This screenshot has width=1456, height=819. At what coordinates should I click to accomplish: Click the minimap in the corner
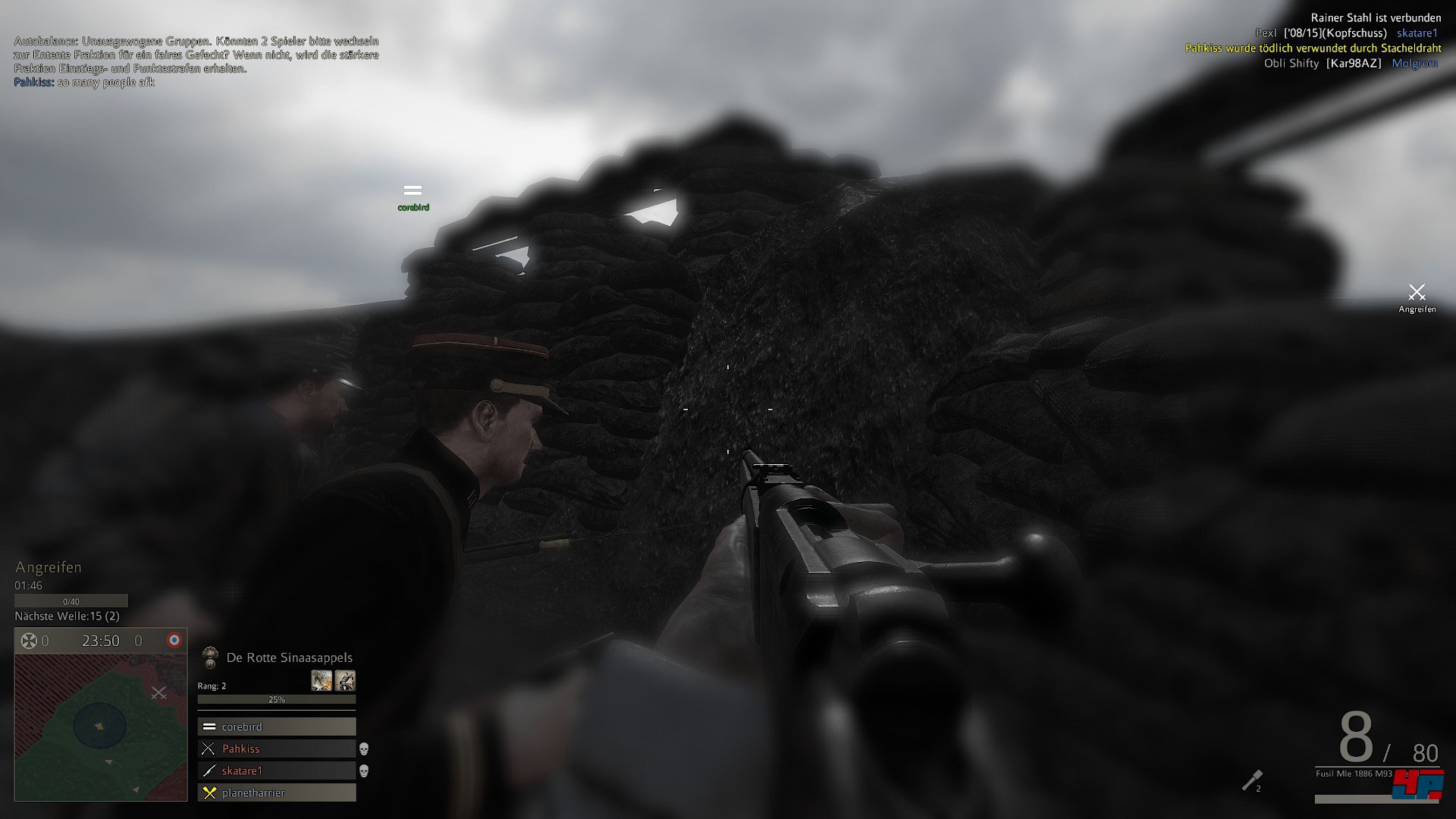pyautogui.click(x=101, y=726)
